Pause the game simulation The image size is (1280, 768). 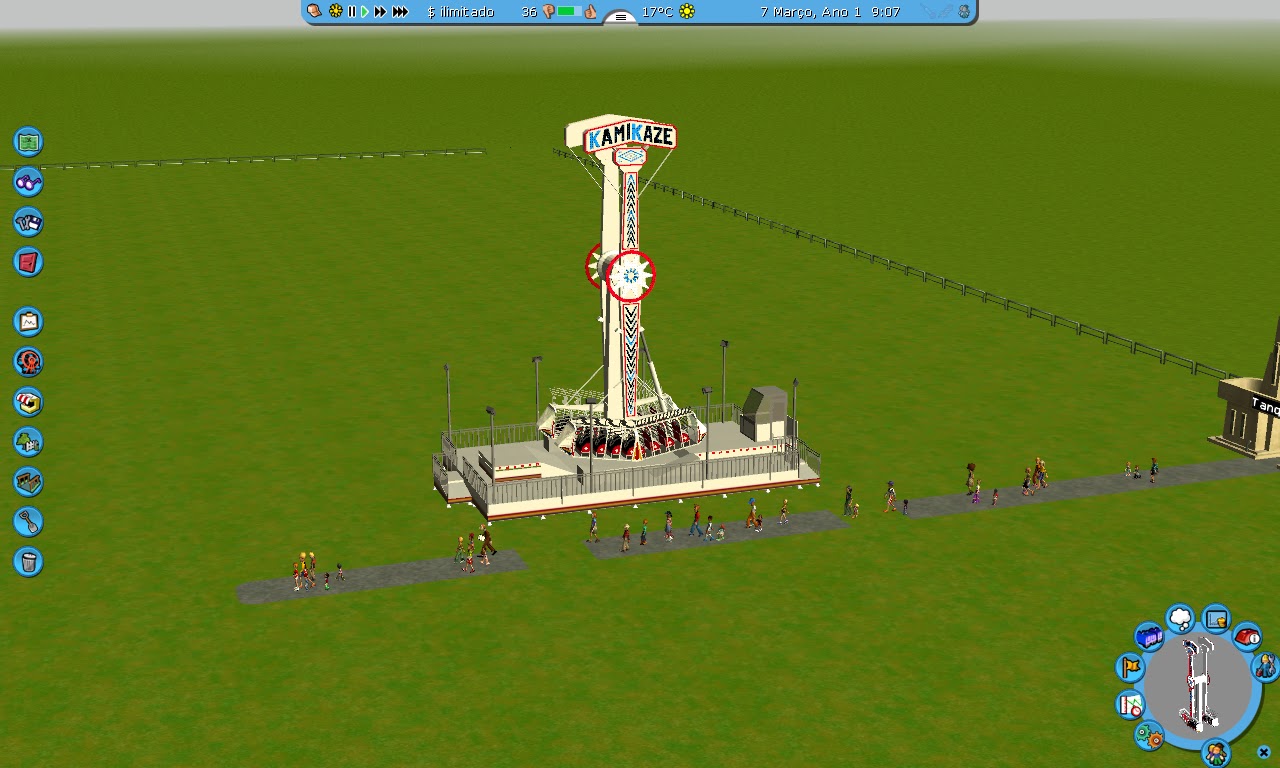pos(351,12)
